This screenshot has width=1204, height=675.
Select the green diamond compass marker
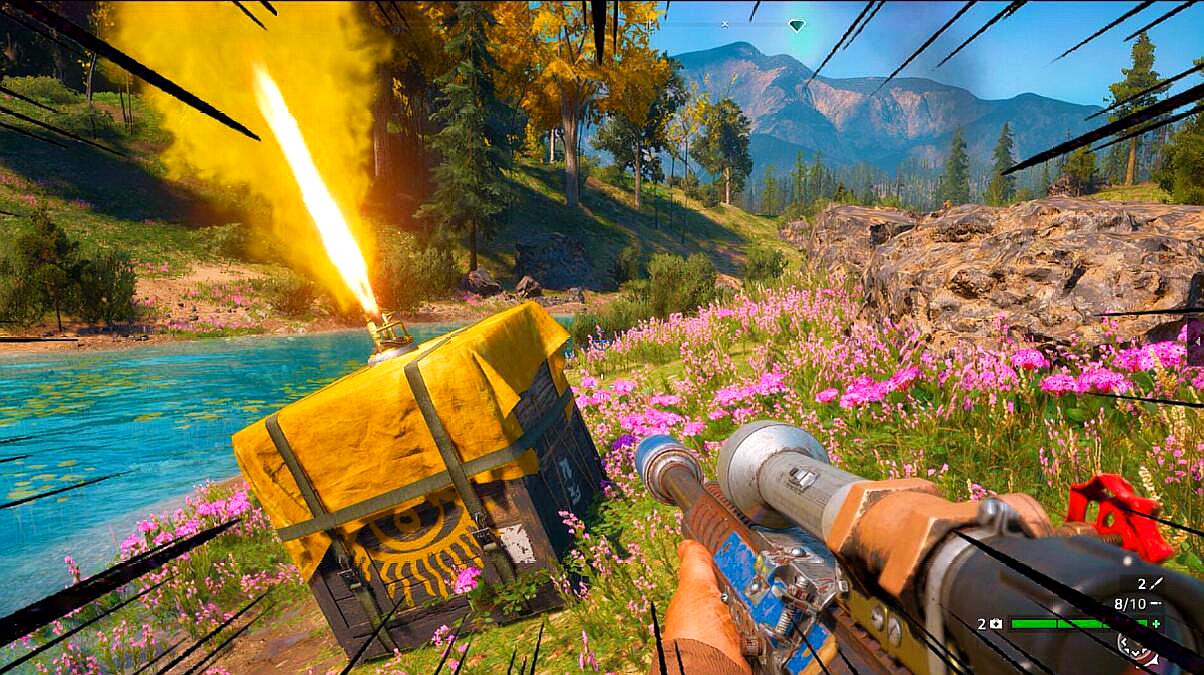point(796,25)
